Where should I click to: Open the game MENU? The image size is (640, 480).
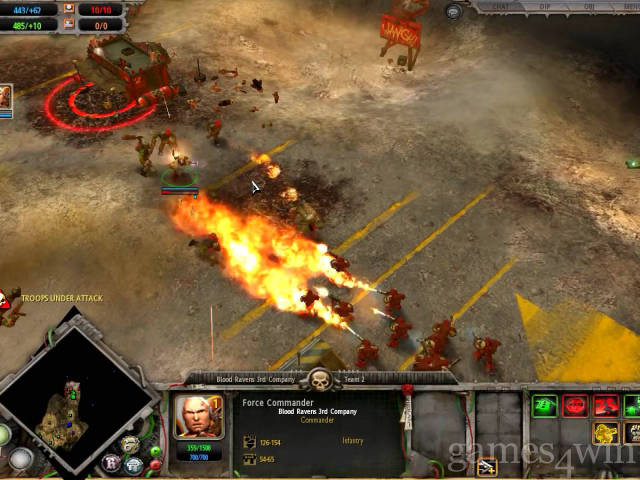click(x=630, y=7)
